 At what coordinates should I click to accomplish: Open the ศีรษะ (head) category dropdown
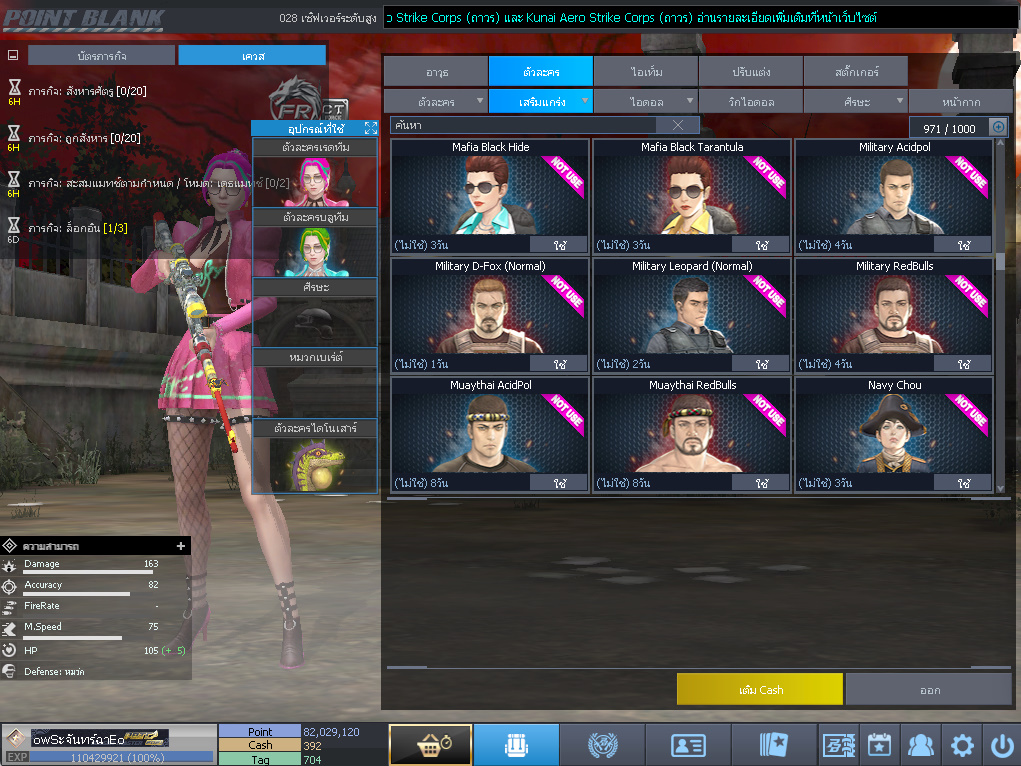click(x=855, y=102)
